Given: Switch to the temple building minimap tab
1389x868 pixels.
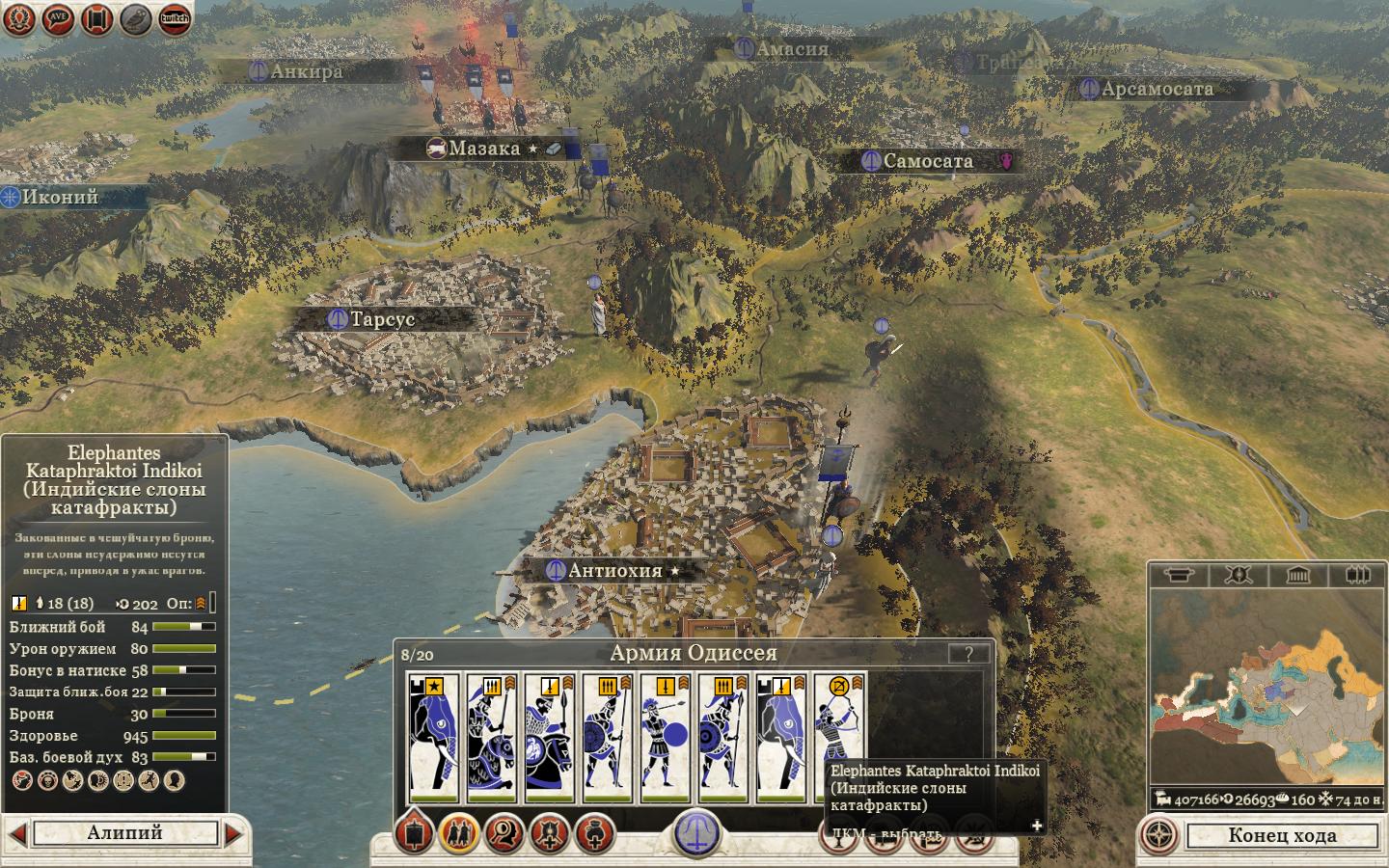Looking at the screenshot, I should coord(1297,576).
